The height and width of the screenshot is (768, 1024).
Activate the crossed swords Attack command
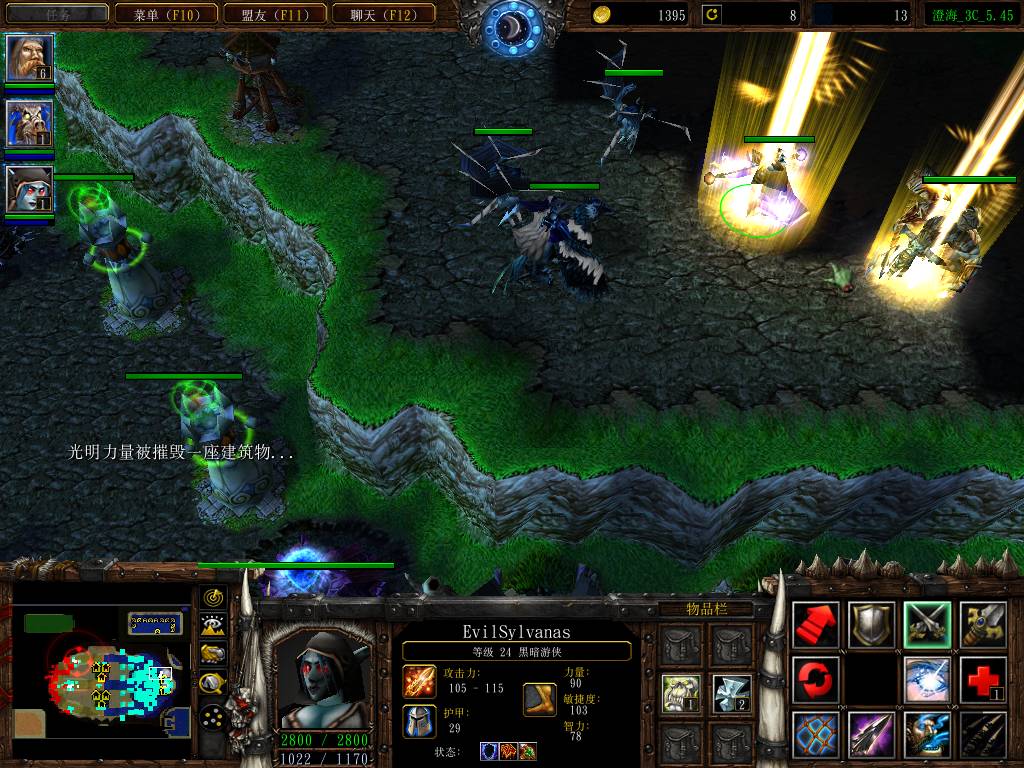(927, 625)
